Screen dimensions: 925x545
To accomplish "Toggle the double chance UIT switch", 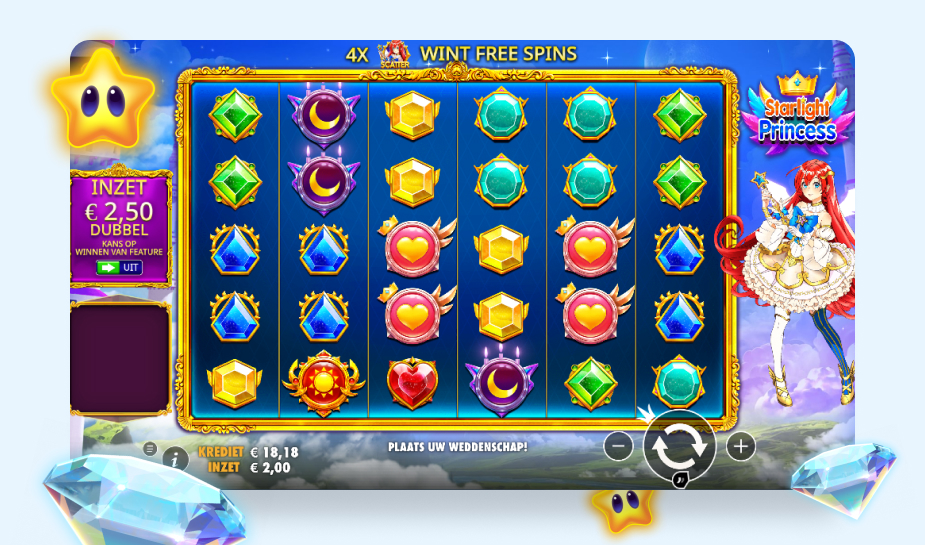I will click(119, 267).
